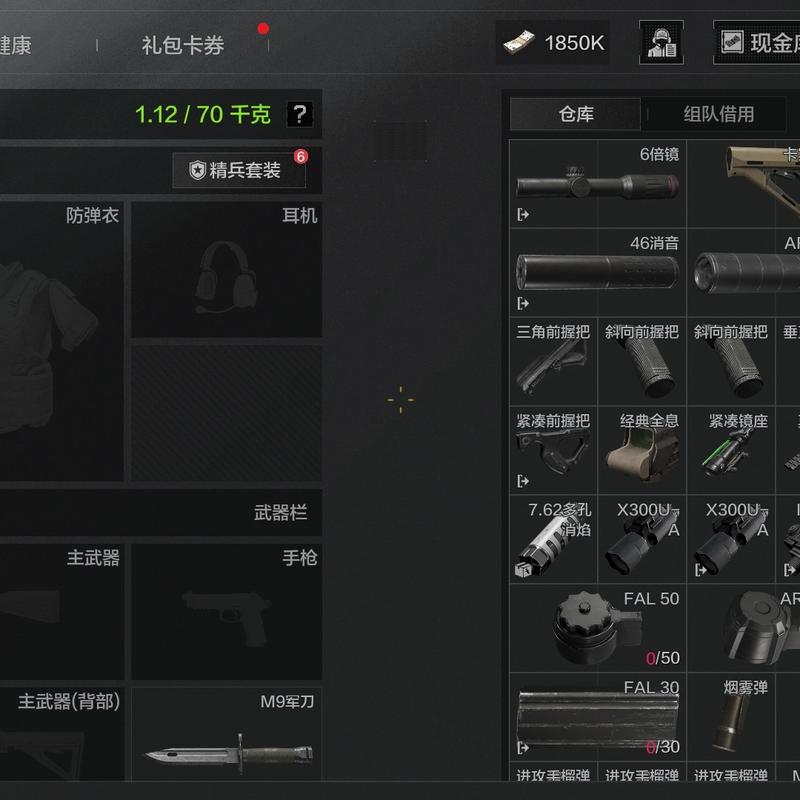The width and height of the screenshot is (800, 800).
Task: Select the 经典全息 holographic sight
Action: (x=642, y=450)
